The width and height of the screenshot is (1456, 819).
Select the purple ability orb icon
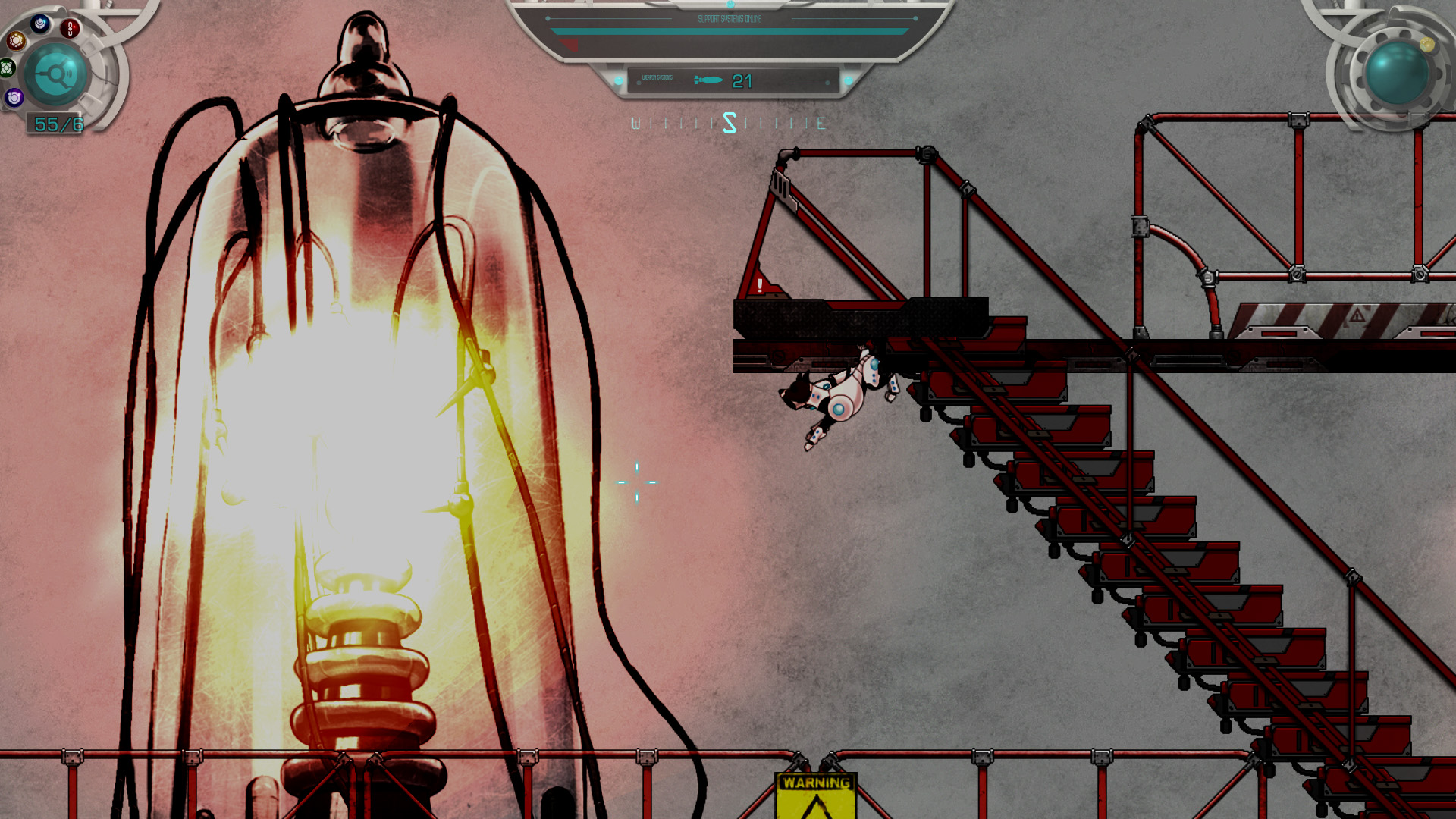point(14,98)
